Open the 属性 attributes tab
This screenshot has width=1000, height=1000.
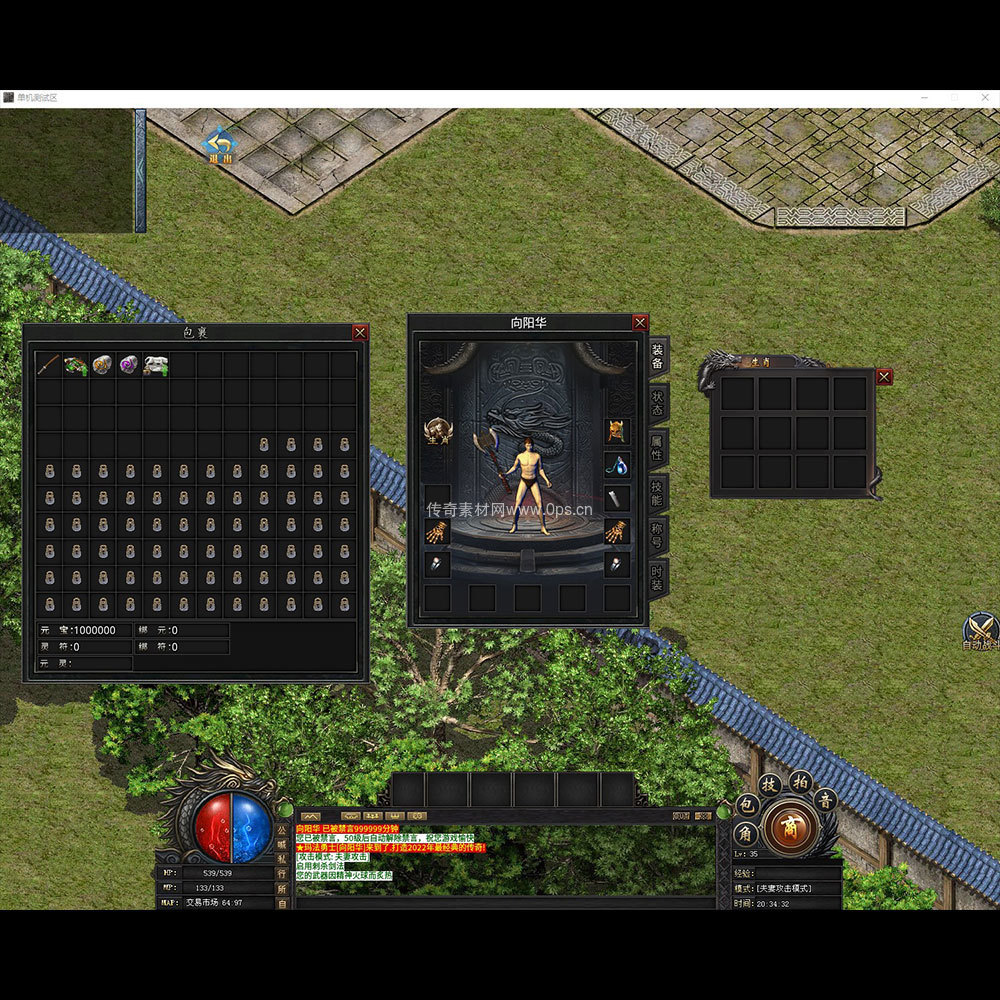tap(657, 448)
